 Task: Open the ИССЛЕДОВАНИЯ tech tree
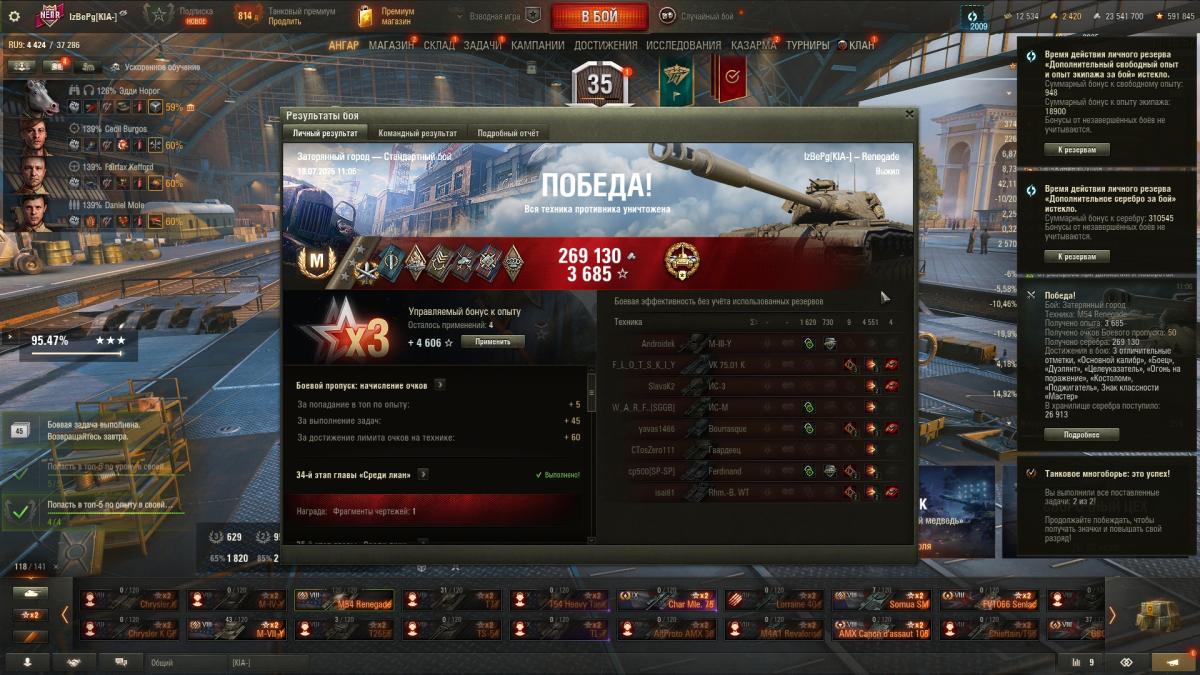683,45
